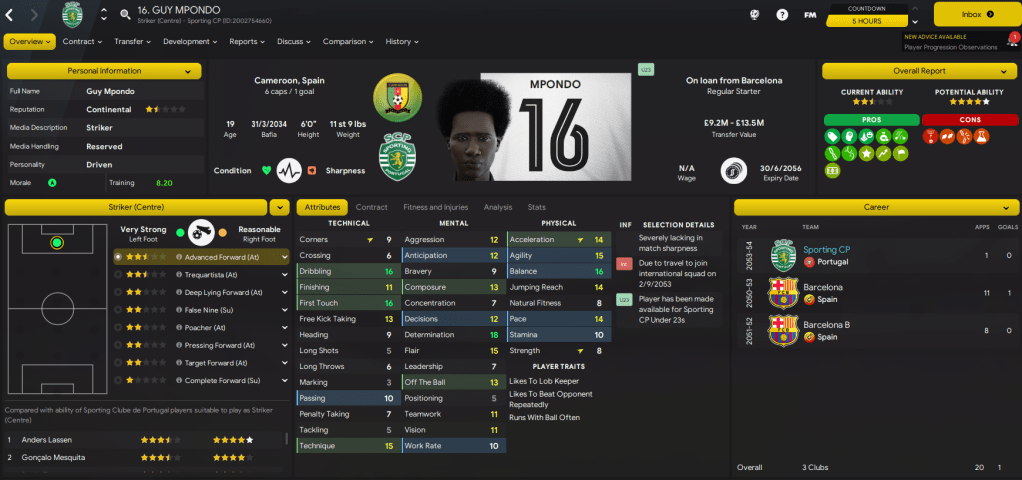Switch to the Analysis tab
This screenshot has width=1022, height=480.
tap(497, 207)
